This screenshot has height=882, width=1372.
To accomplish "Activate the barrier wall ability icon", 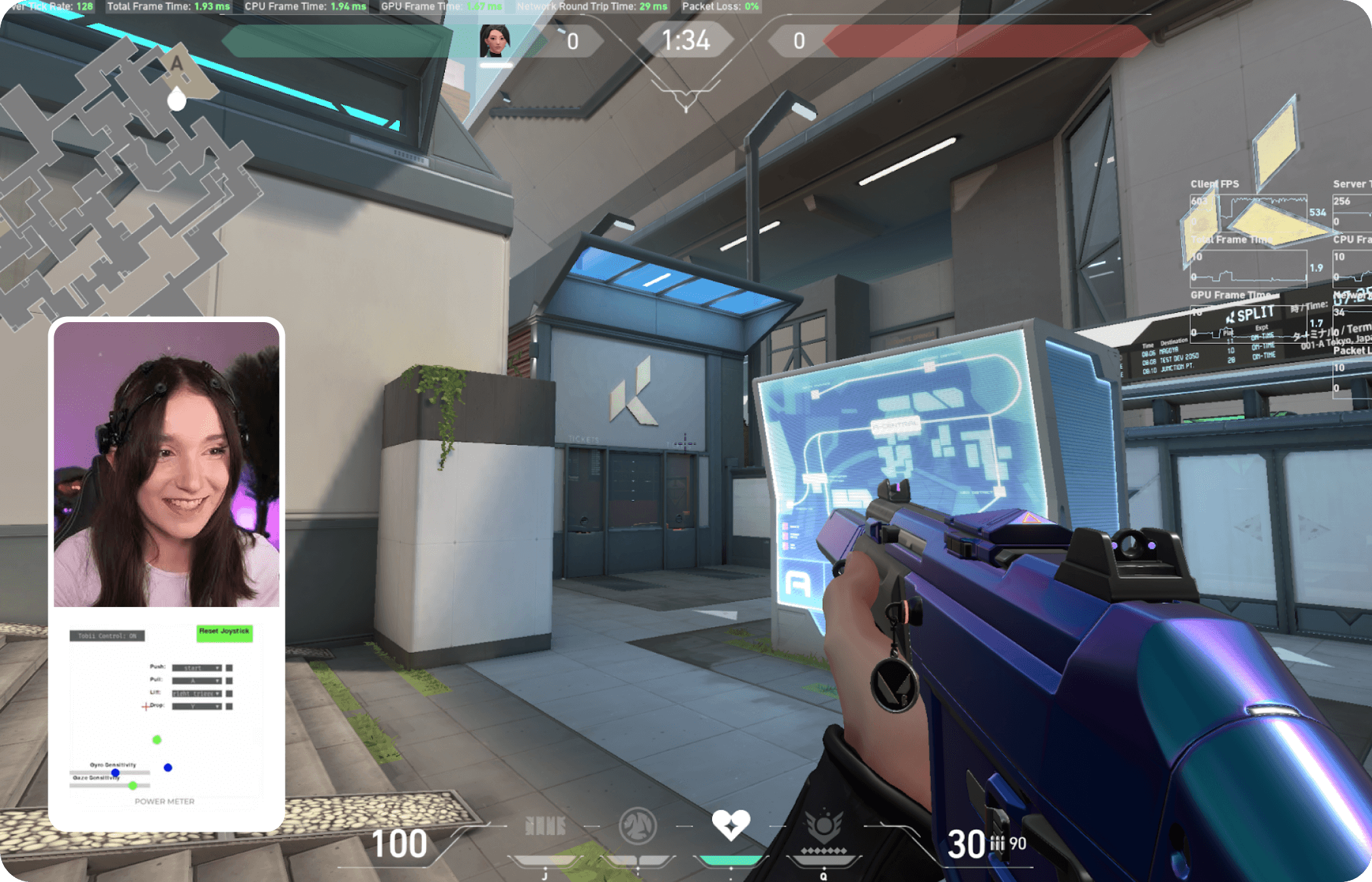I will [546, 826].
